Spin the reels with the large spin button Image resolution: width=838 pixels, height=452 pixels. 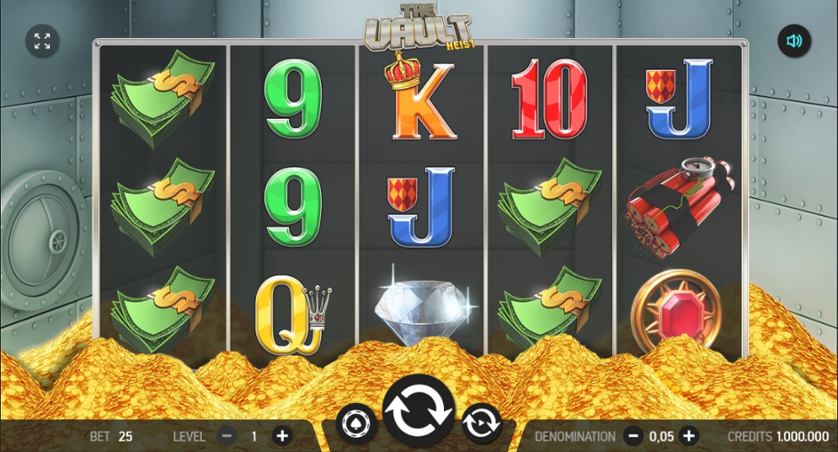[x=418, y=412]
